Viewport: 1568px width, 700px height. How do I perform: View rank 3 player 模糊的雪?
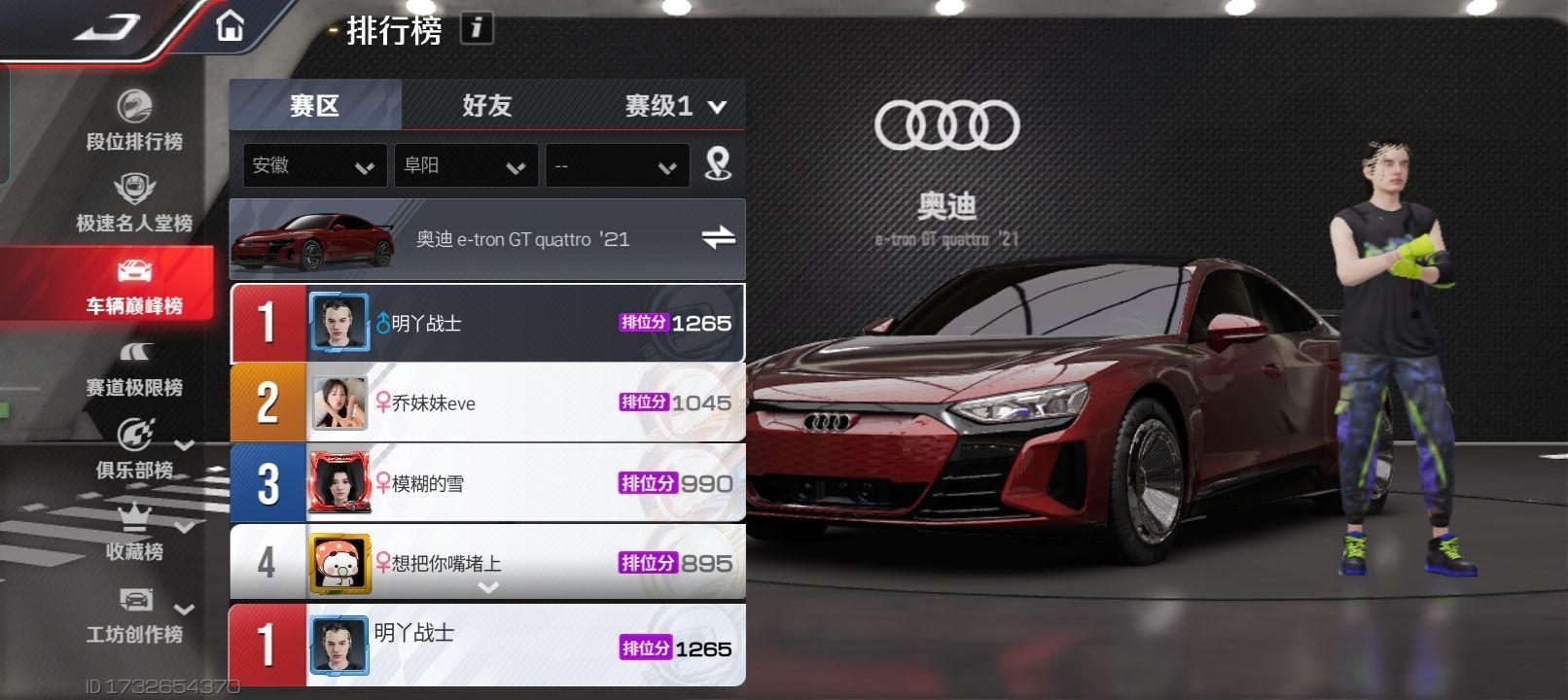486,483
